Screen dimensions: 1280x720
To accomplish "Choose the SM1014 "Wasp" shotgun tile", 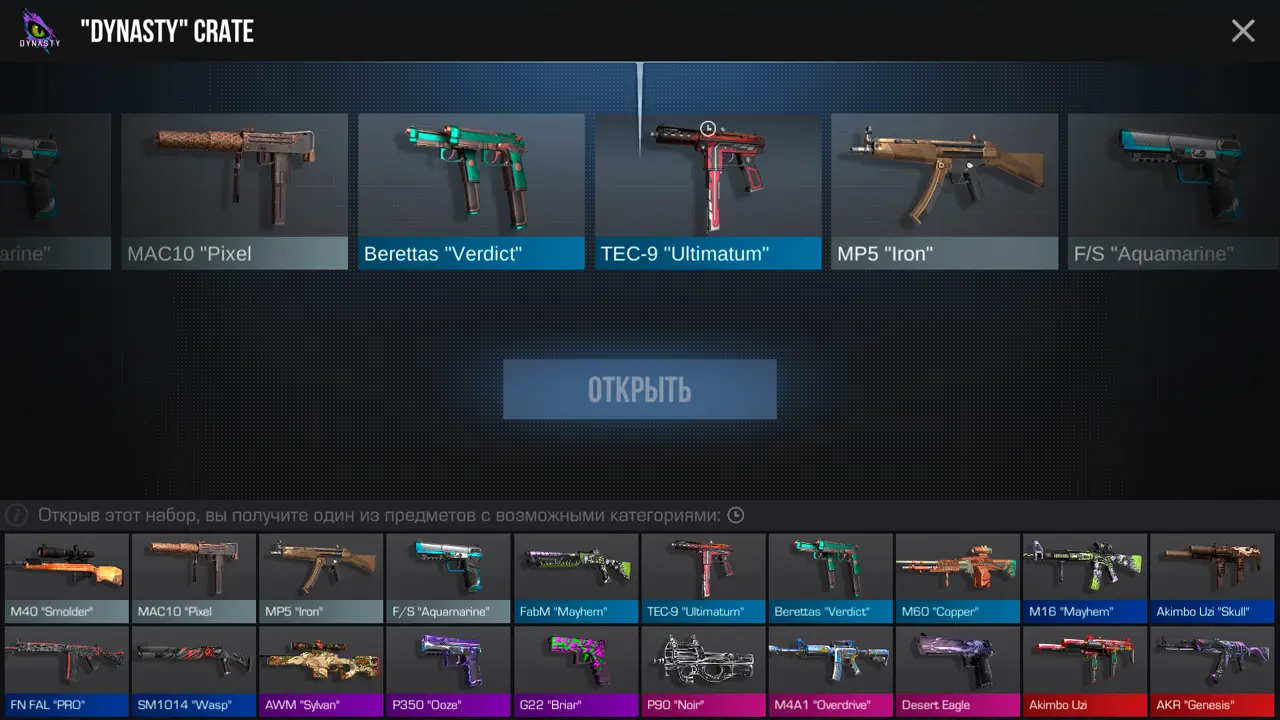I will tap(194, 671).
